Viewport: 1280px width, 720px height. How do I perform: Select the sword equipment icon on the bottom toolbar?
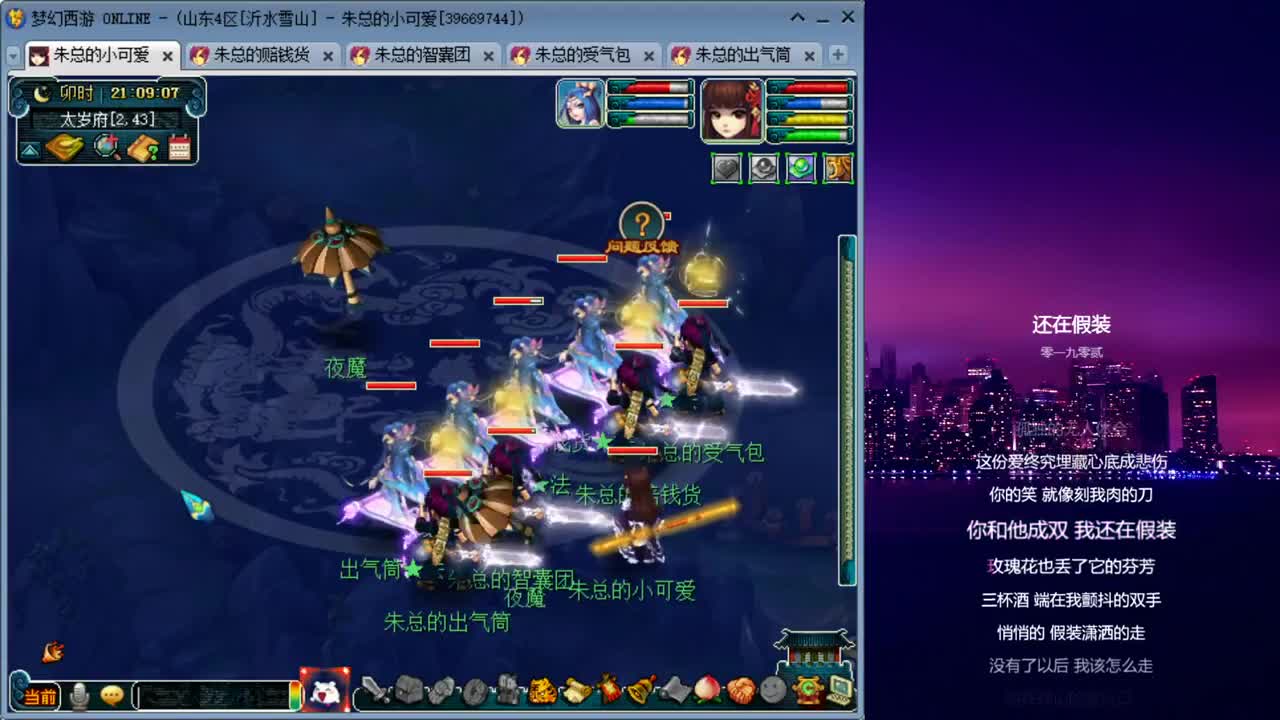click(374, 690)
